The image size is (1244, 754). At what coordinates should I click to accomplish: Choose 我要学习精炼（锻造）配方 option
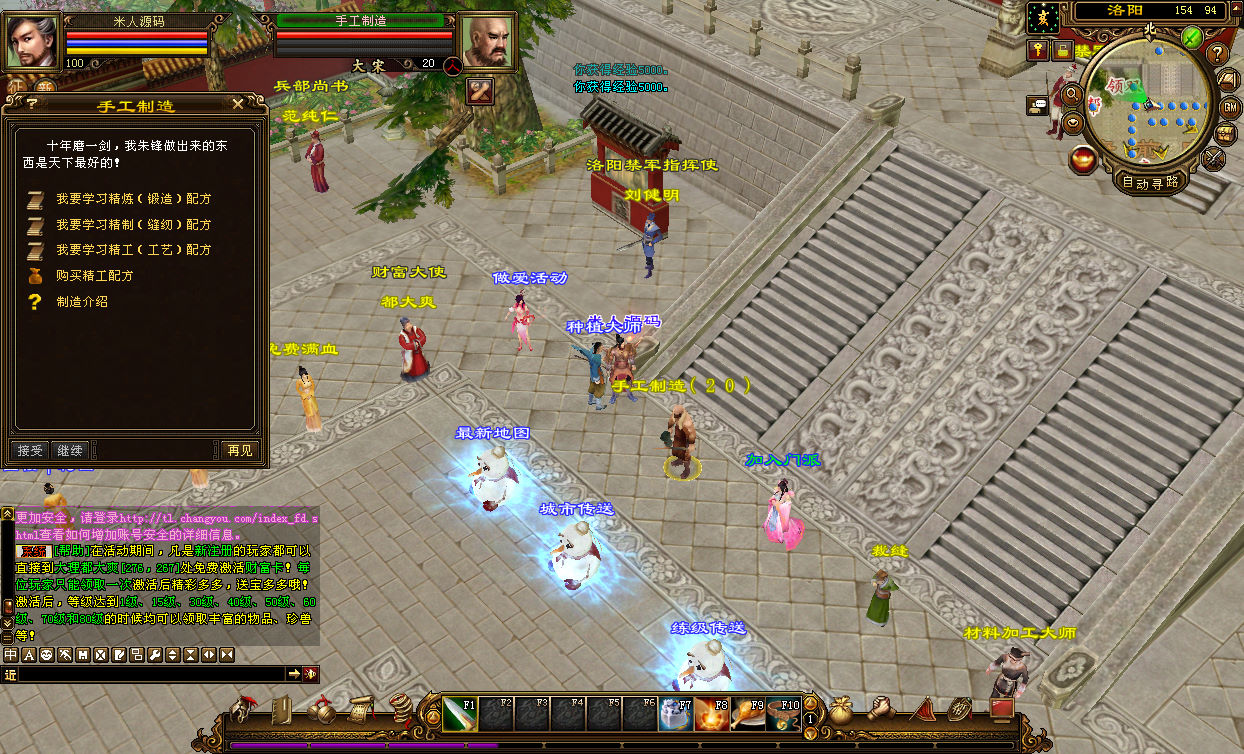(x=133, y=199)
